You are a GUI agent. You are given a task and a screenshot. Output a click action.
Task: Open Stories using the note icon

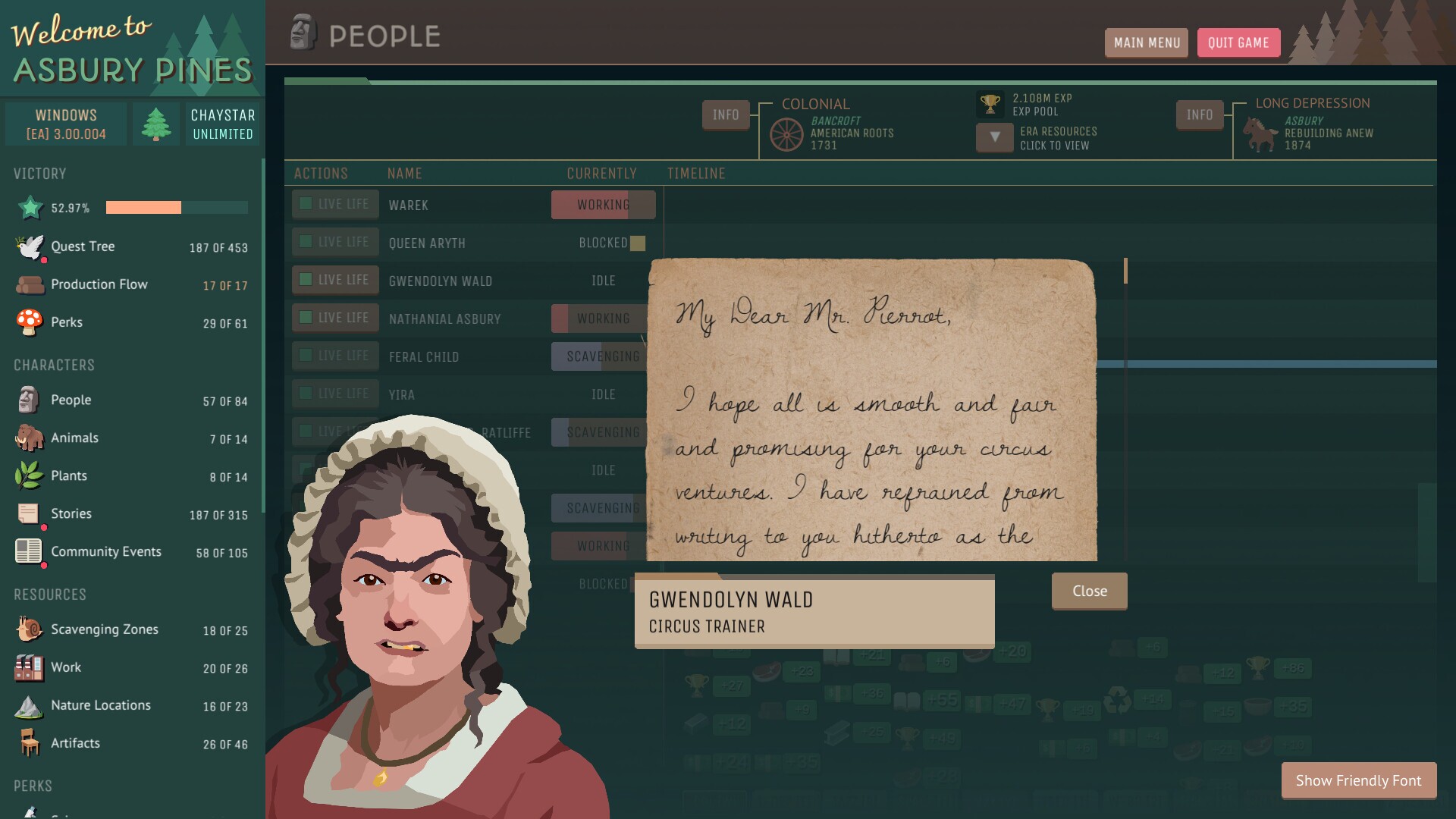(29, 513)
